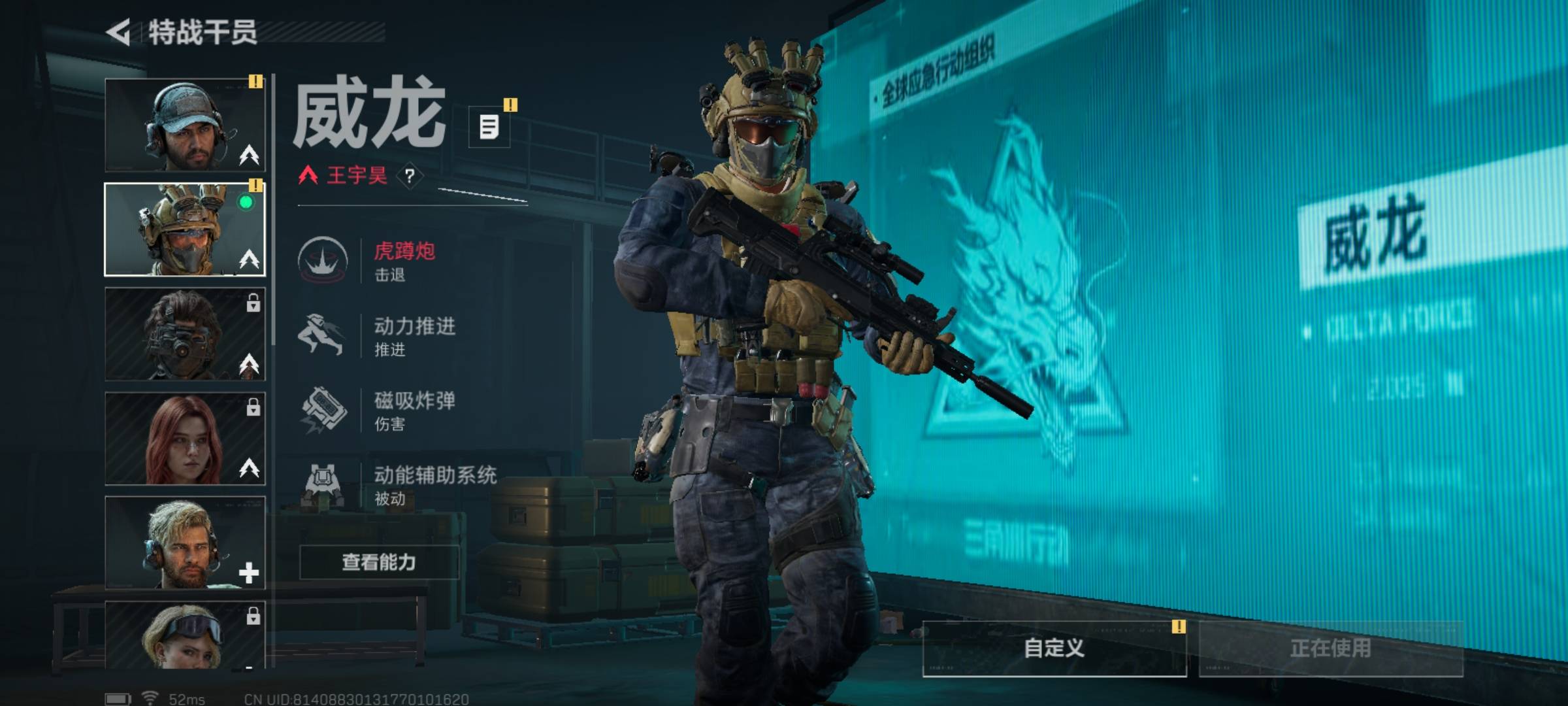This screenshot has height=706, width=1568.
Task: Go back using the arrow beside 特战干员
Action: pyautogui.click(x=119, y=32)
